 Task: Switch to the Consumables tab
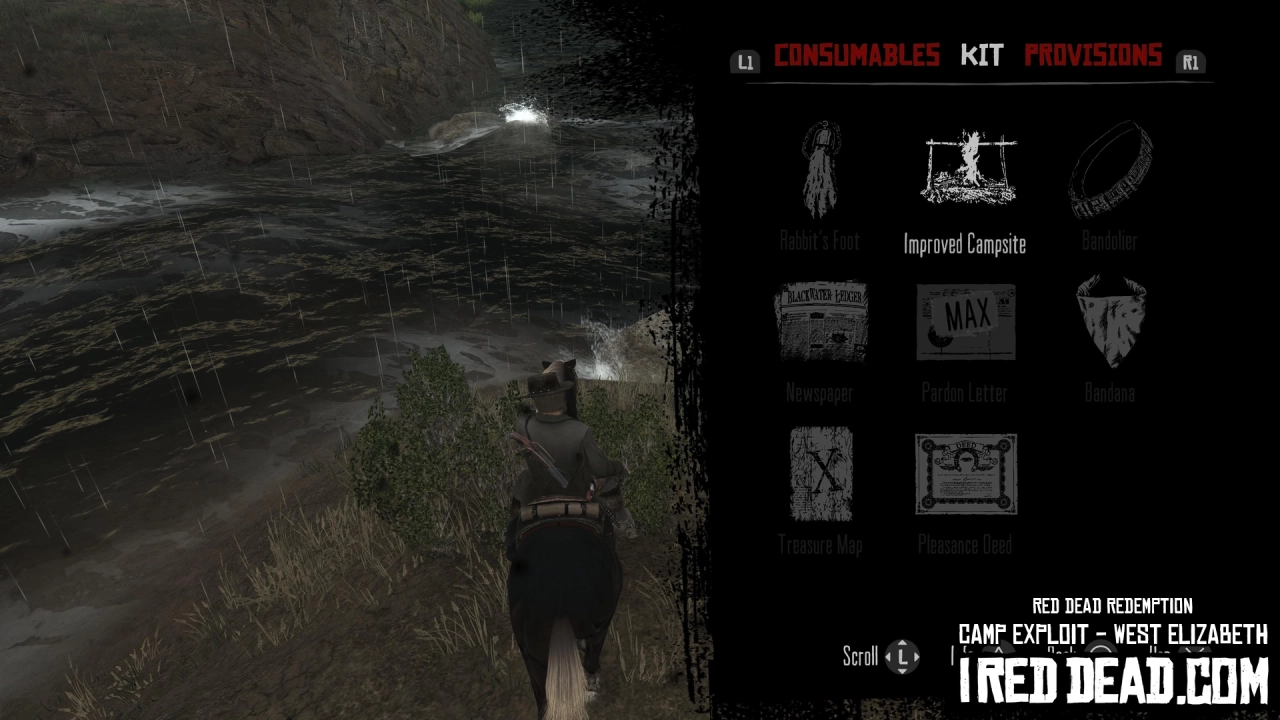(x=855, y=55)
